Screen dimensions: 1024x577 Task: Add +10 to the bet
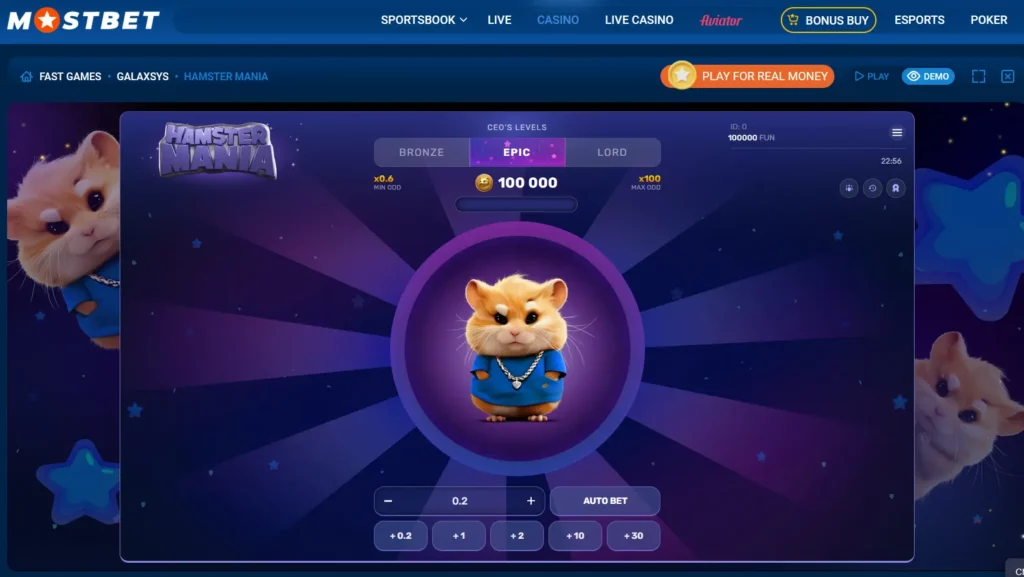(575, 536)
